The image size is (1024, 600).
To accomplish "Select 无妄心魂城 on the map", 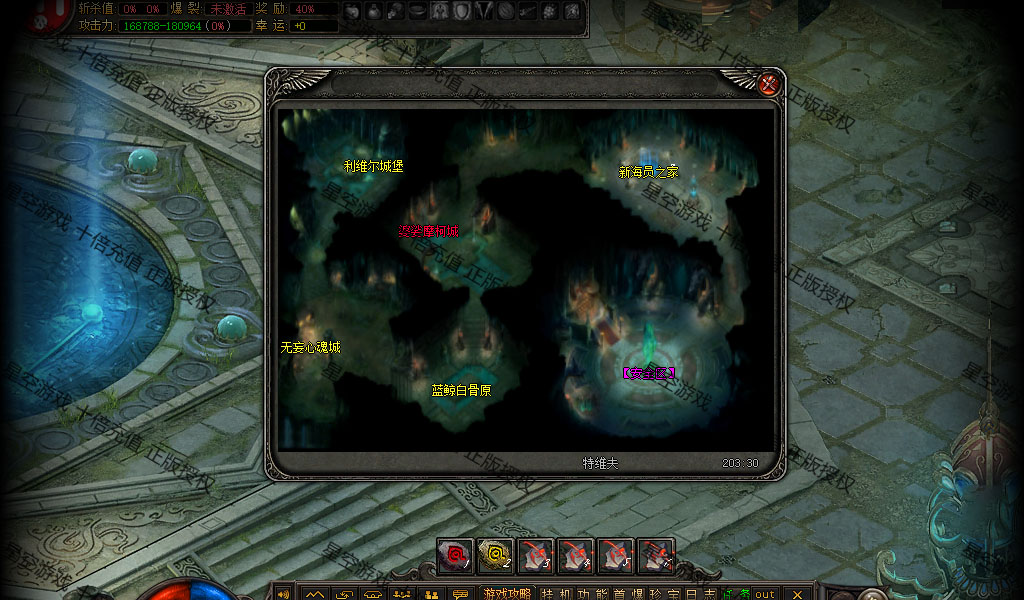I will click(x=310, y=347).
